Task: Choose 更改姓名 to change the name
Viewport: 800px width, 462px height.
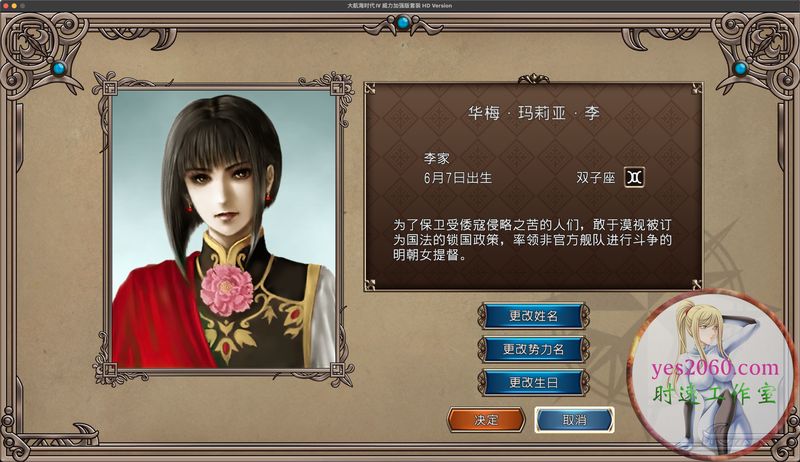Action: 531,317
